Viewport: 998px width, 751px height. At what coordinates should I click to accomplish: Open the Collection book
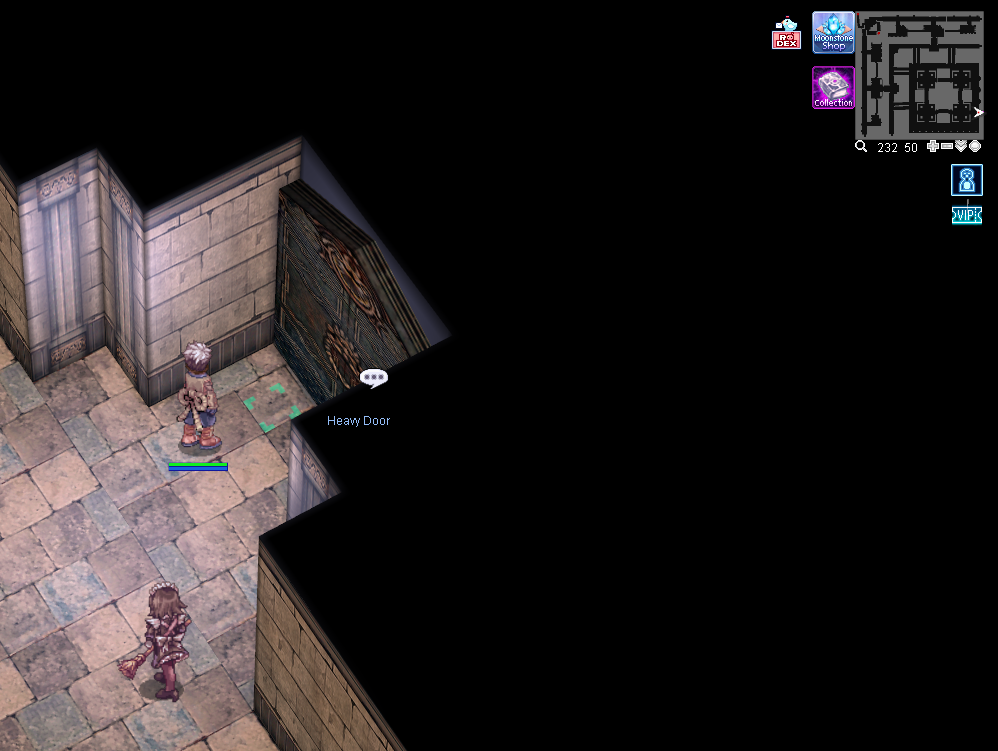833,87
